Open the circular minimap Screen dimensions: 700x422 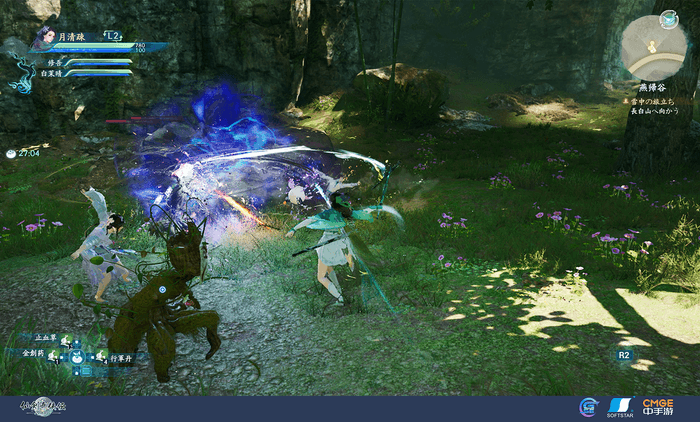pos(652,47)
